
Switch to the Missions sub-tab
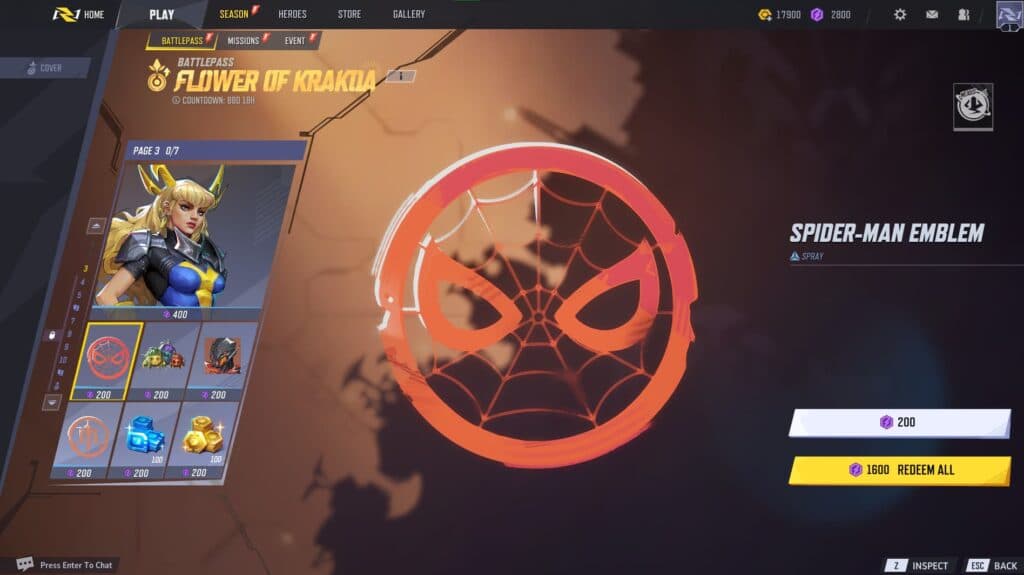(243, 40)
